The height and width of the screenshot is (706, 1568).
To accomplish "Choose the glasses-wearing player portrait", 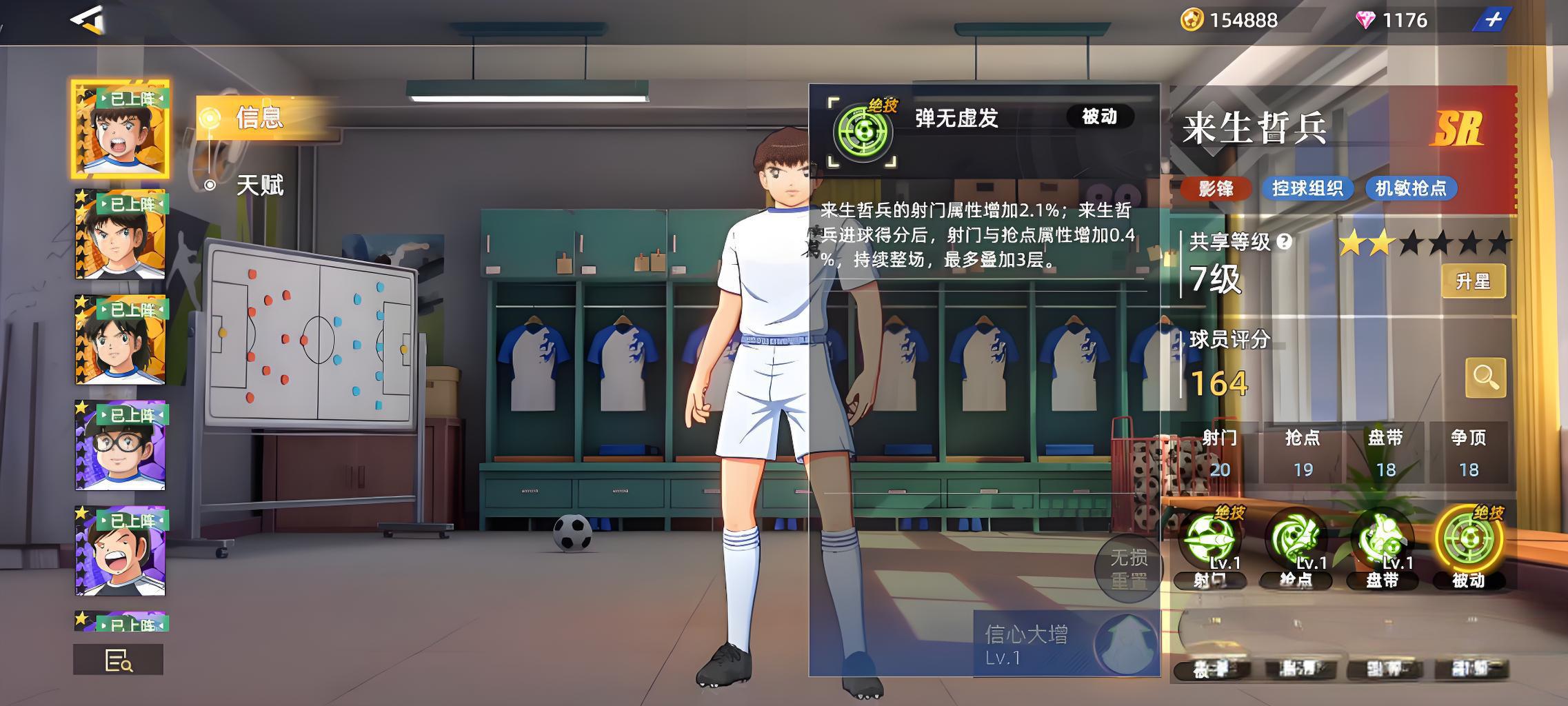I will [120, 445].
